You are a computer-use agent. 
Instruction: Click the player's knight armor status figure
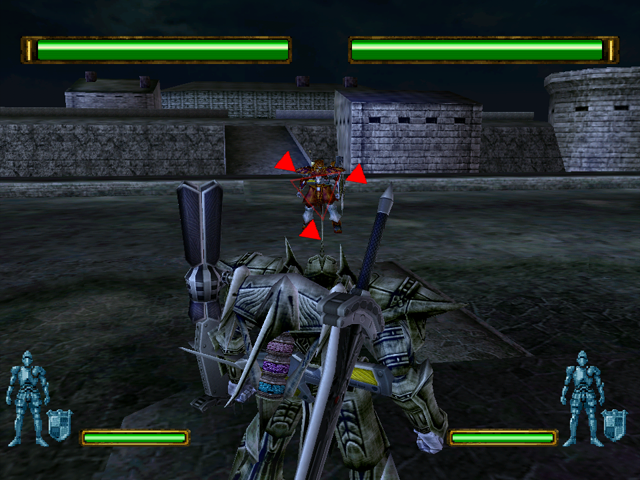tap(25, 397)
